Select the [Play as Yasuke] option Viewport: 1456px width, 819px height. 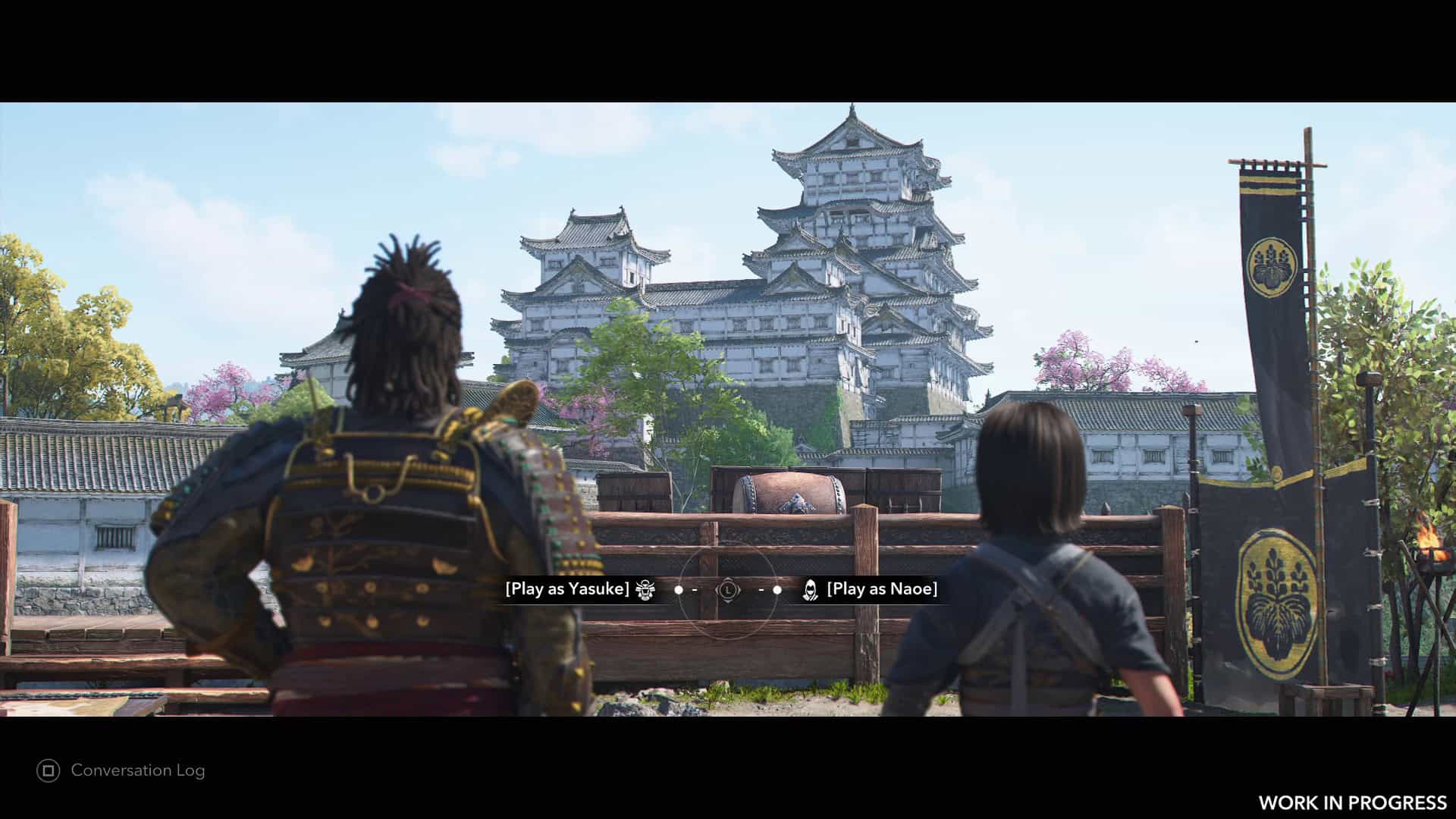coord(567,588)
